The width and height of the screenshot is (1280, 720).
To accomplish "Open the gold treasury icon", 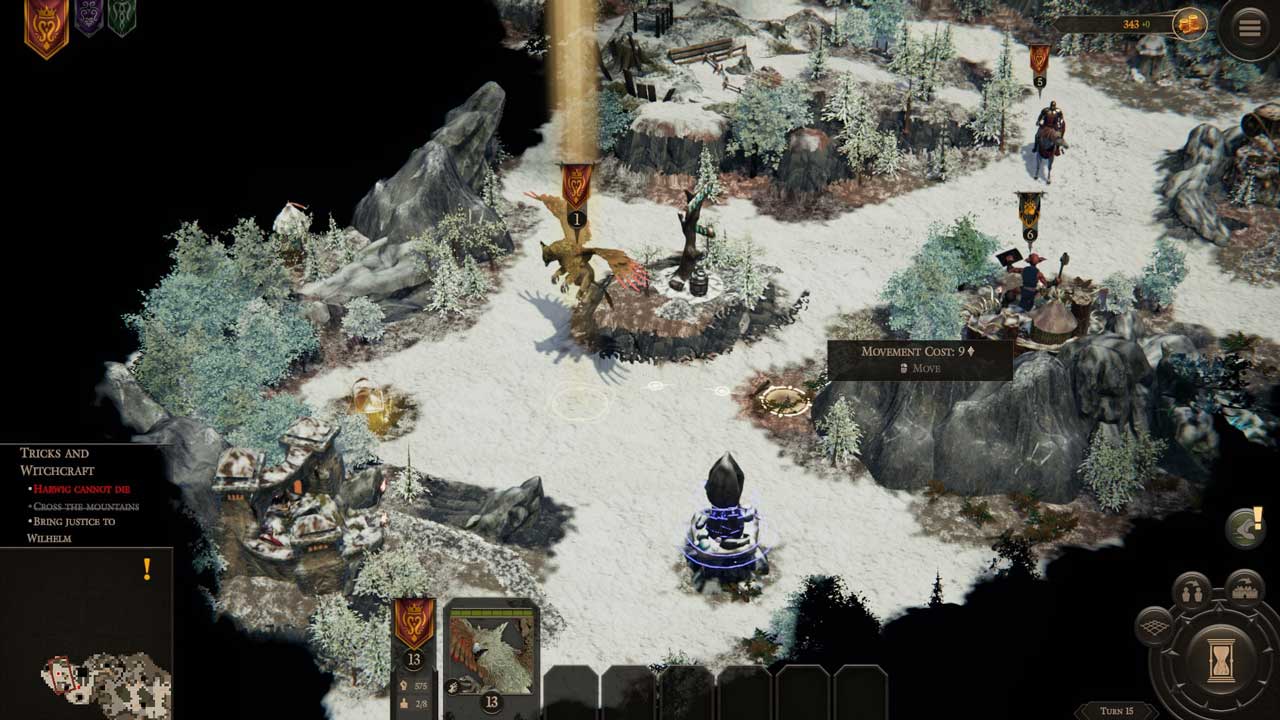I will [1190, 25].
